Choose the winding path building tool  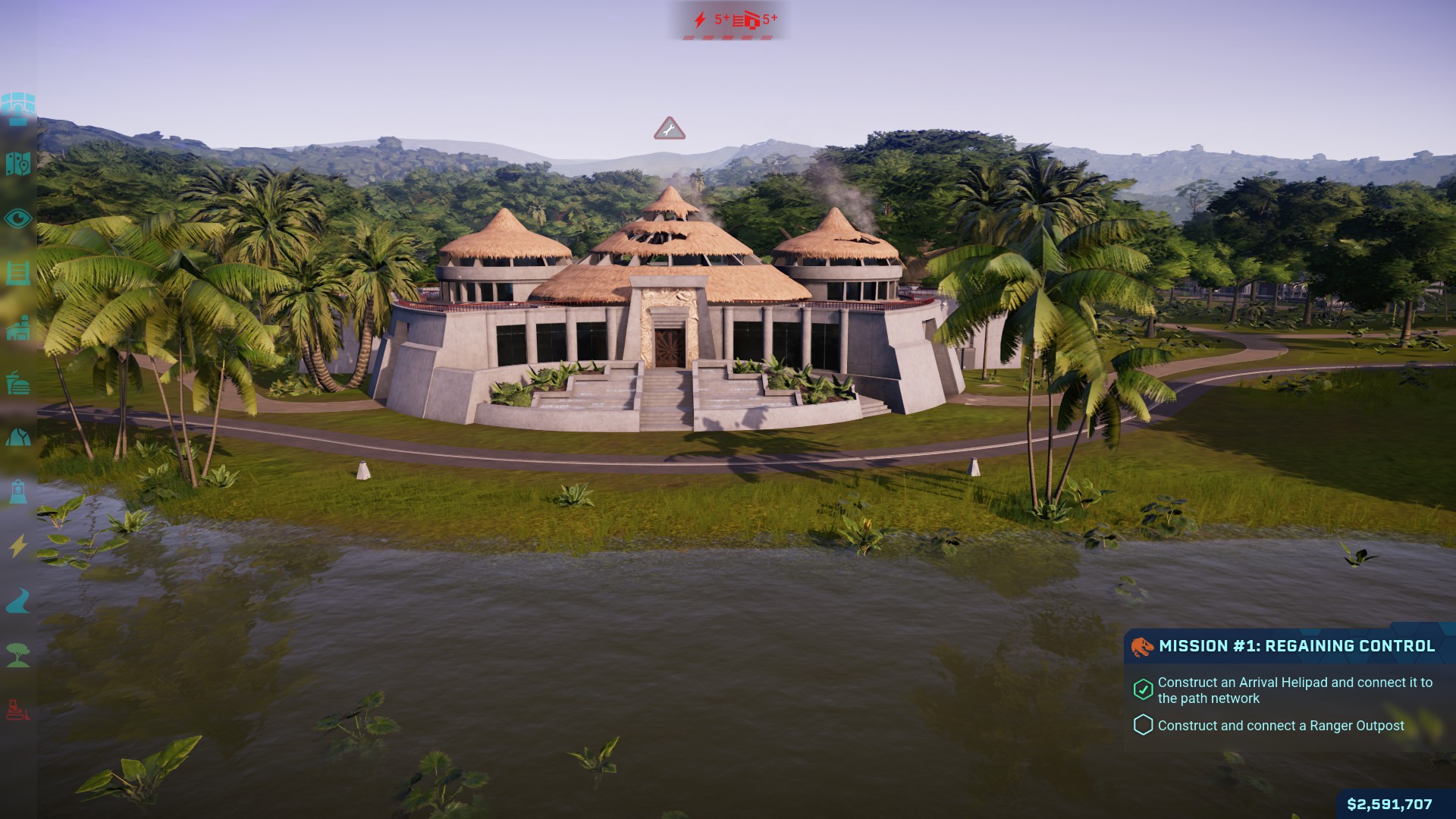coord(18,601)
